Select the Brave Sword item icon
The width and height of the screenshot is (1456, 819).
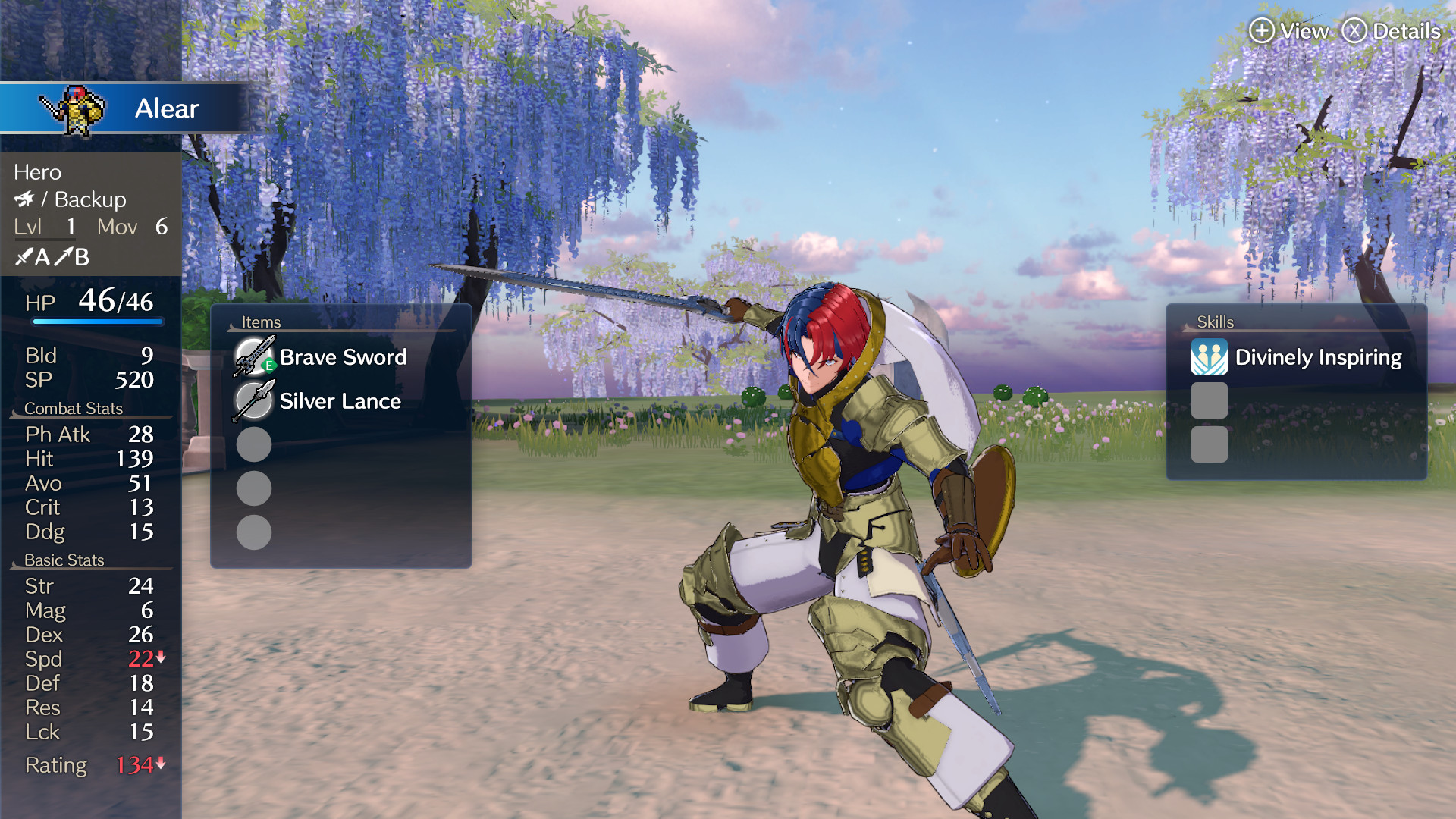point(253,356)
